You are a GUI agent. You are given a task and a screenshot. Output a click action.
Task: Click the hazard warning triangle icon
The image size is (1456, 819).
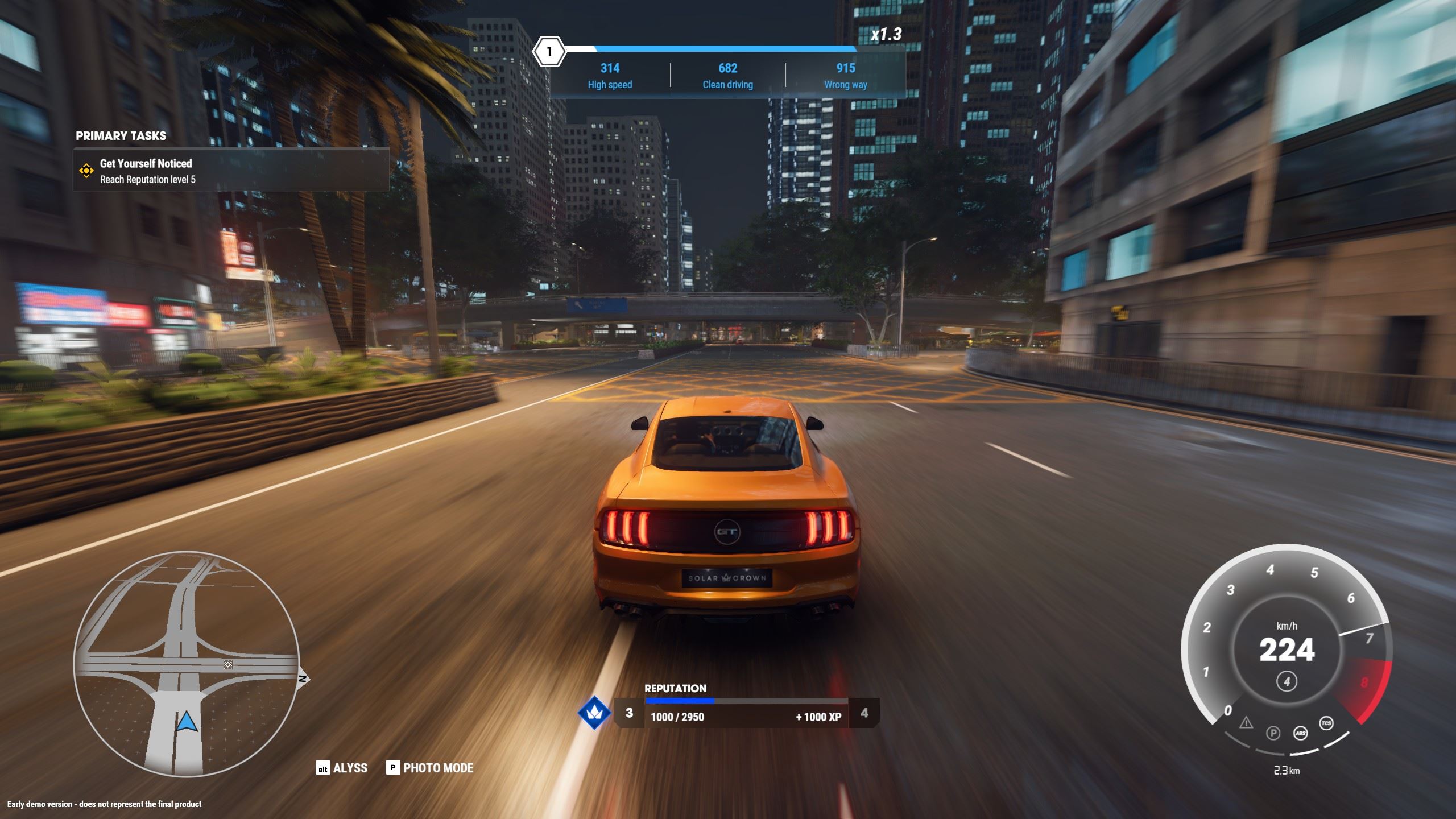pos(1246,723)
